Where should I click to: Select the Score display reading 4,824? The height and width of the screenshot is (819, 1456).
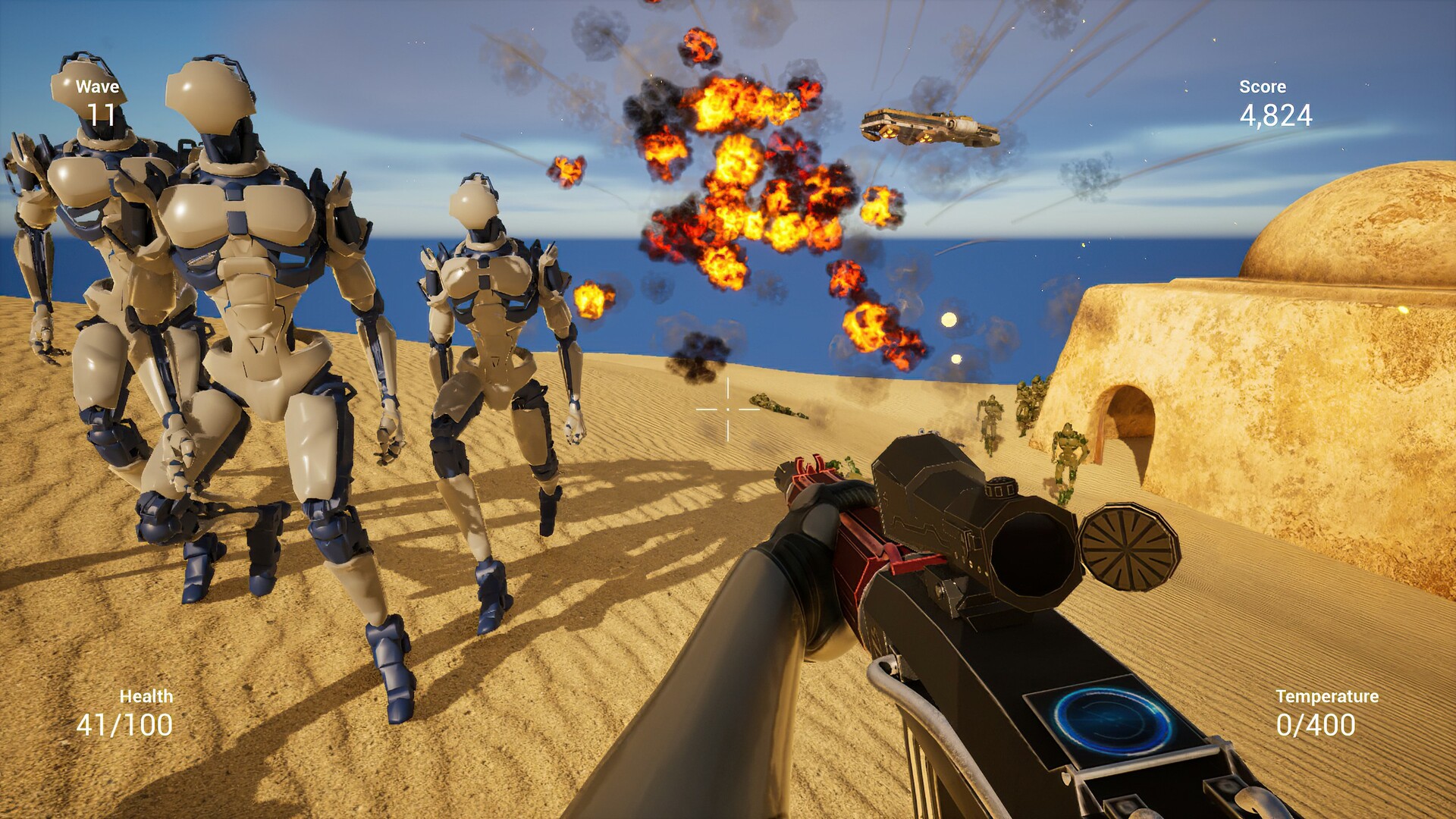pyautogui.click(x=1276, y=115)
